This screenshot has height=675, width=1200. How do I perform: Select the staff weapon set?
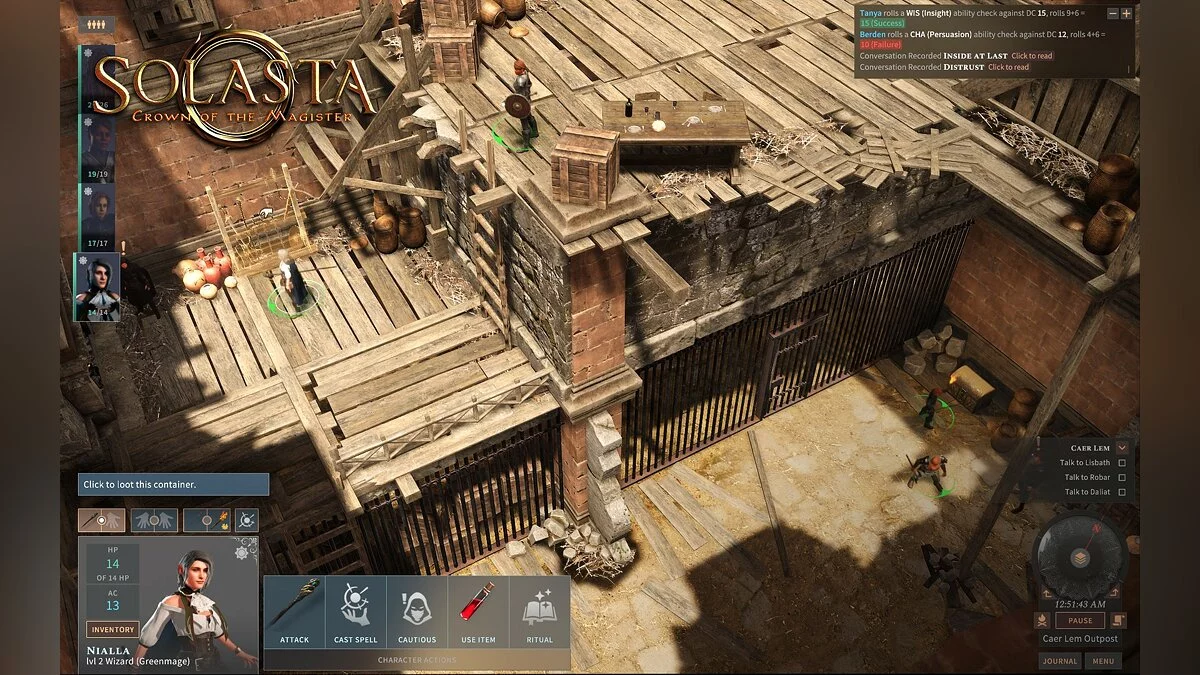102,520
